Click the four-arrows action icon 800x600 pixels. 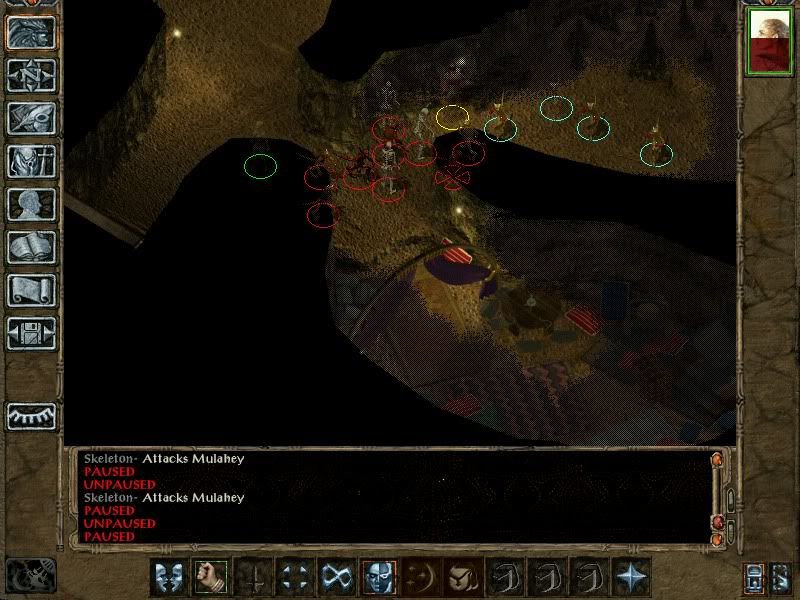295,577
